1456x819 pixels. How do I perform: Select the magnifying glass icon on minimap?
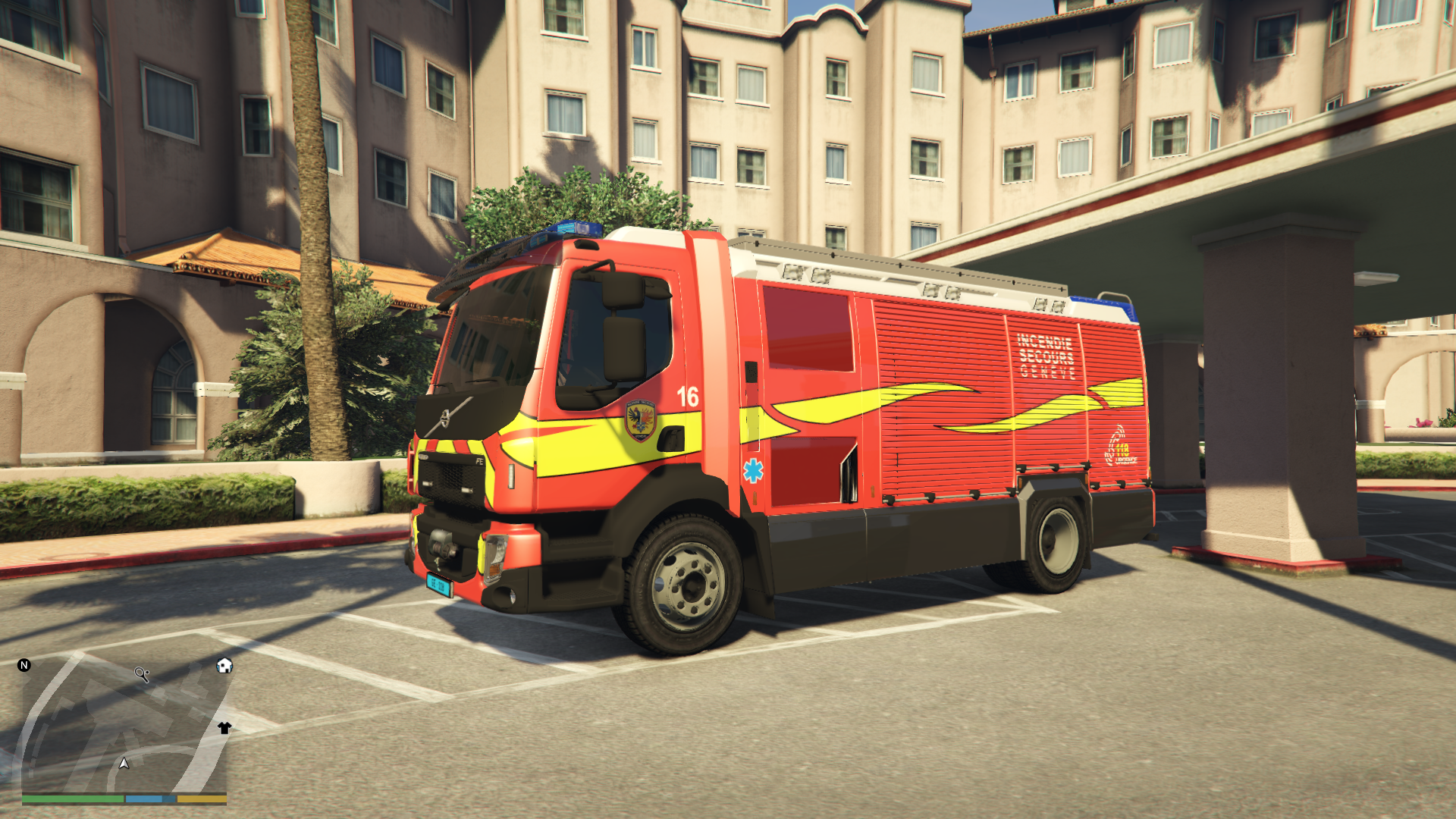(141, 674)
